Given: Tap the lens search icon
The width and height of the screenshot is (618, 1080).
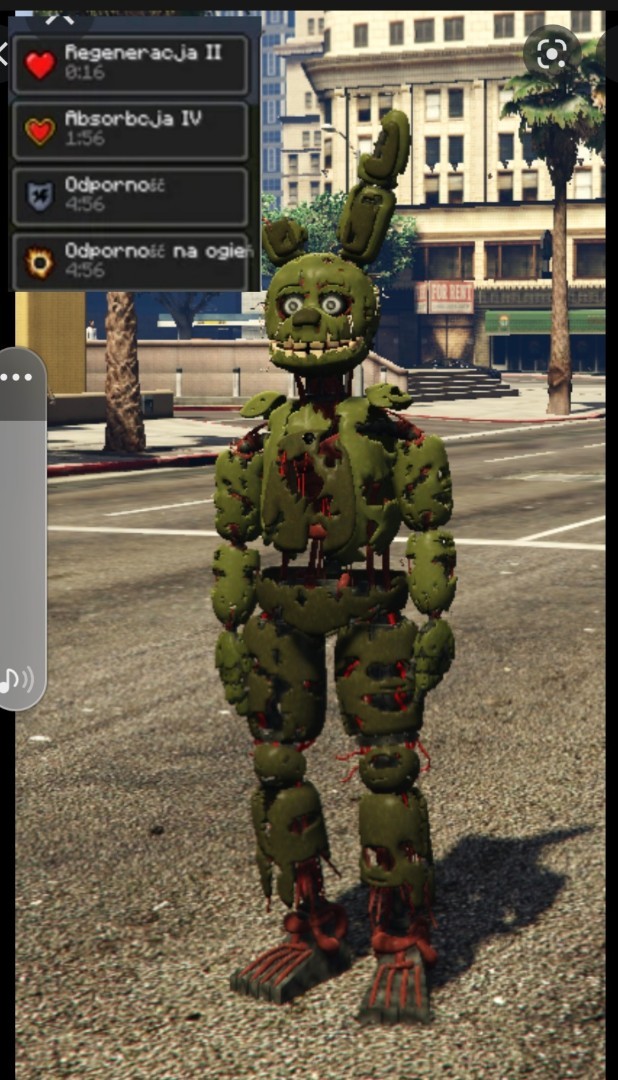Looking at the screenshot, I should pyautogui.click(x=551, y=54).
